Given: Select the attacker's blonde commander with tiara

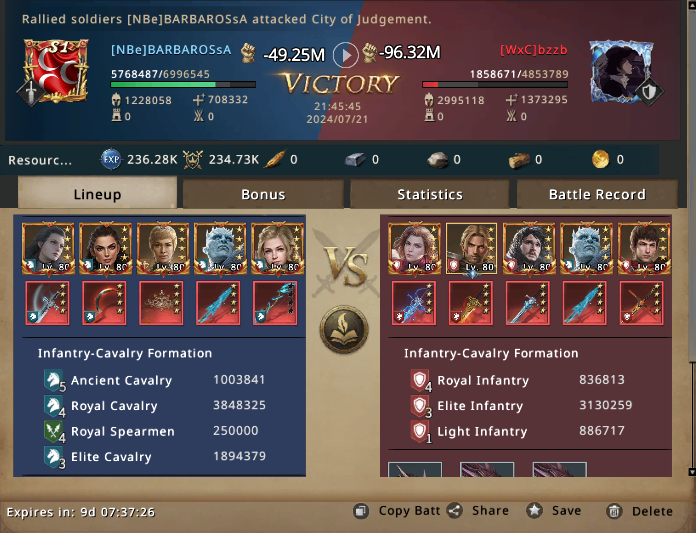Looking at the screenshot, I should coord(160,249).
